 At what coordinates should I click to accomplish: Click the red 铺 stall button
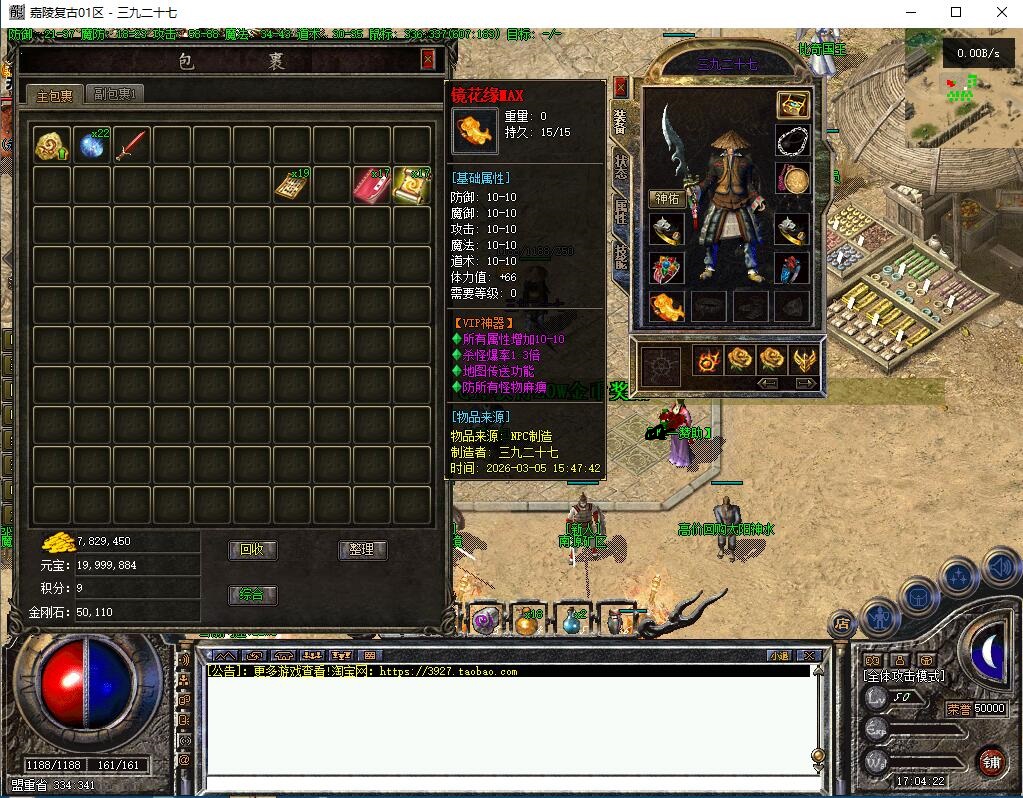point(991,760)
